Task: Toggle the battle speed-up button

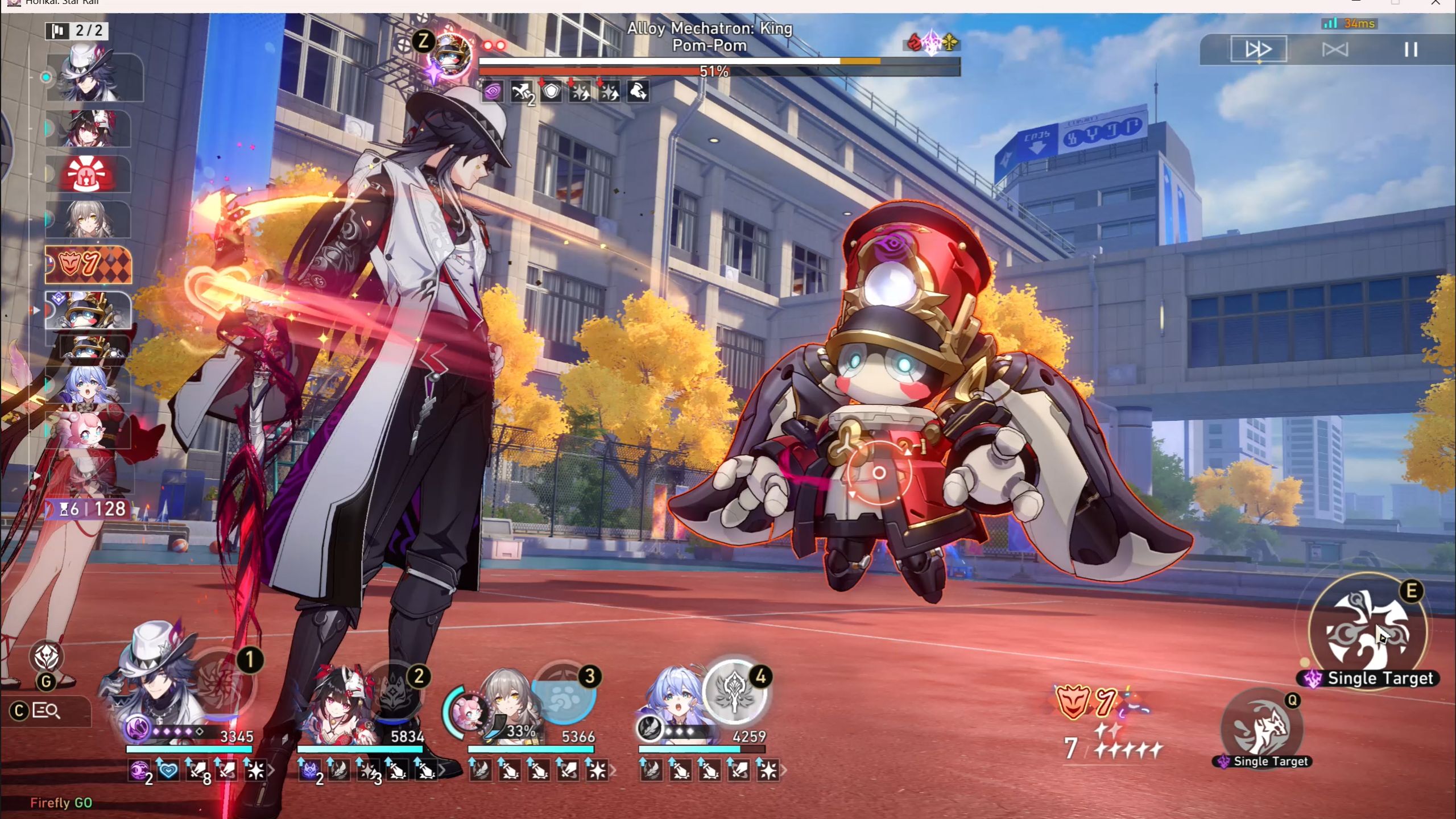Action: point(1258,49)
